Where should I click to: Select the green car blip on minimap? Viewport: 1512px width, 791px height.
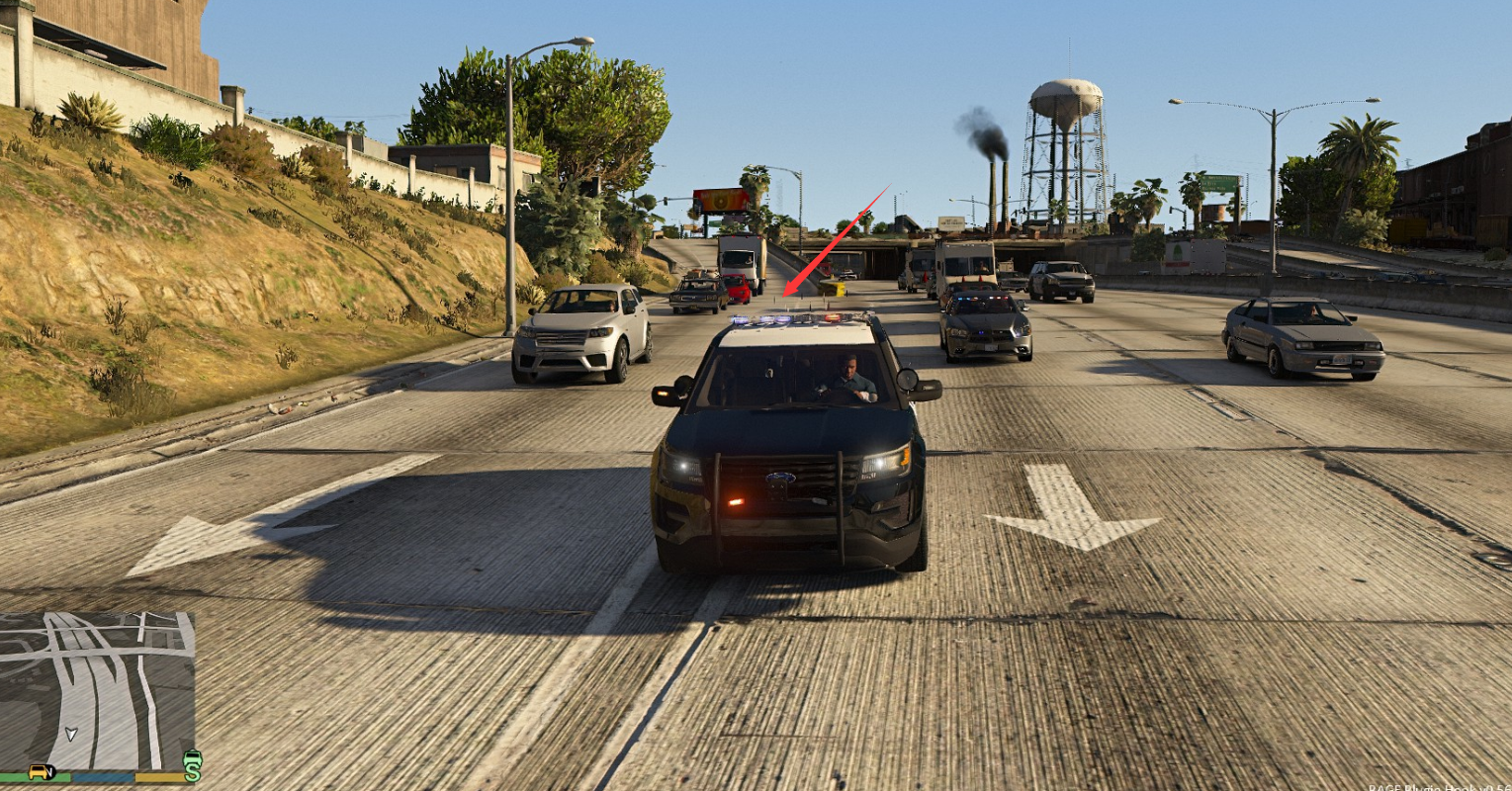pos(193,758)
